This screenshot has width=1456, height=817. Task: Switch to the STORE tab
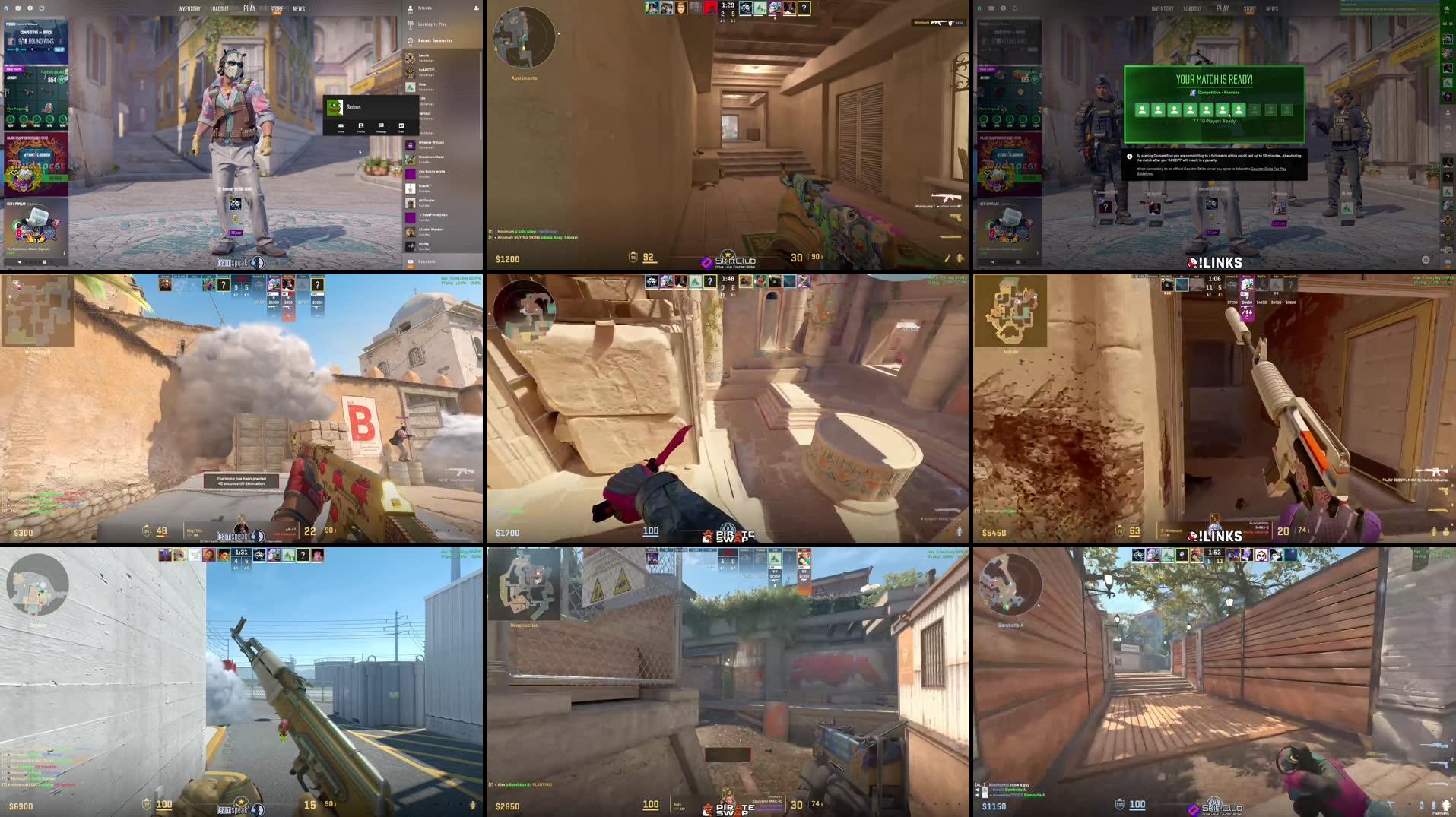[276, 9]
